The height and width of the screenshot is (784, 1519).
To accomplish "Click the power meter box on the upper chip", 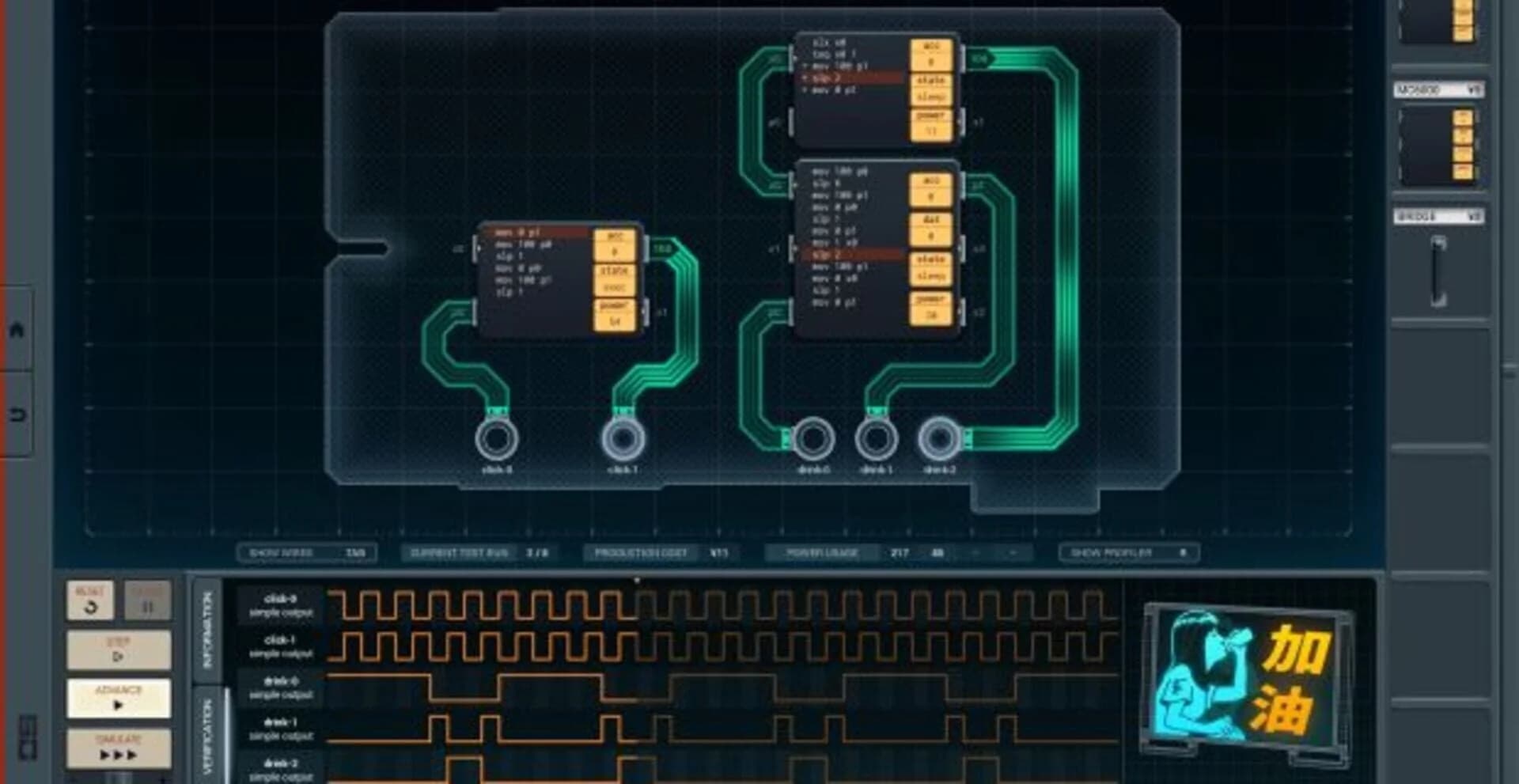I will pos(931,123).
